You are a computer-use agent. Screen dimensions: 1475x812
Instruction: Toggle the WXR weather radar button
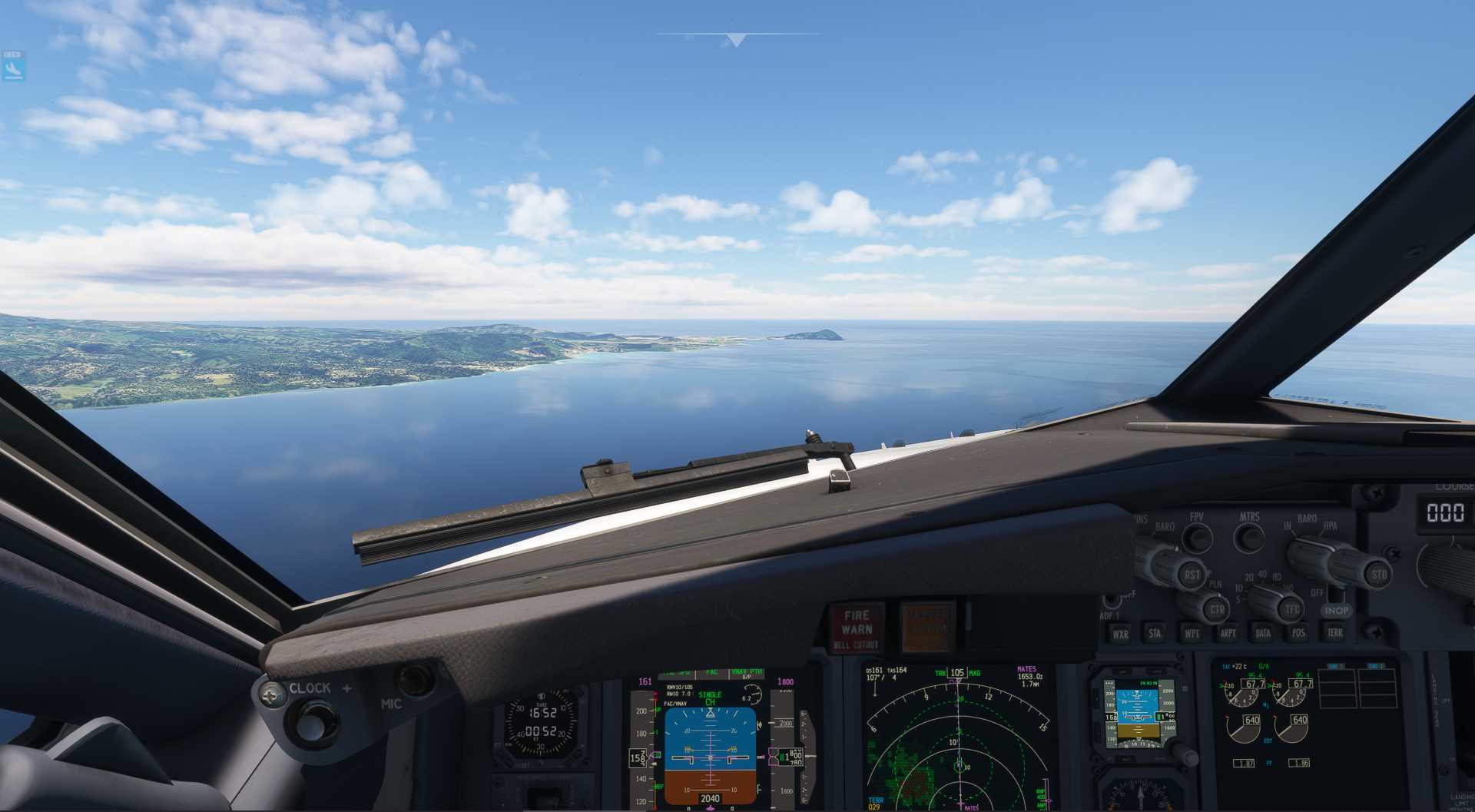click(1121, 634)
